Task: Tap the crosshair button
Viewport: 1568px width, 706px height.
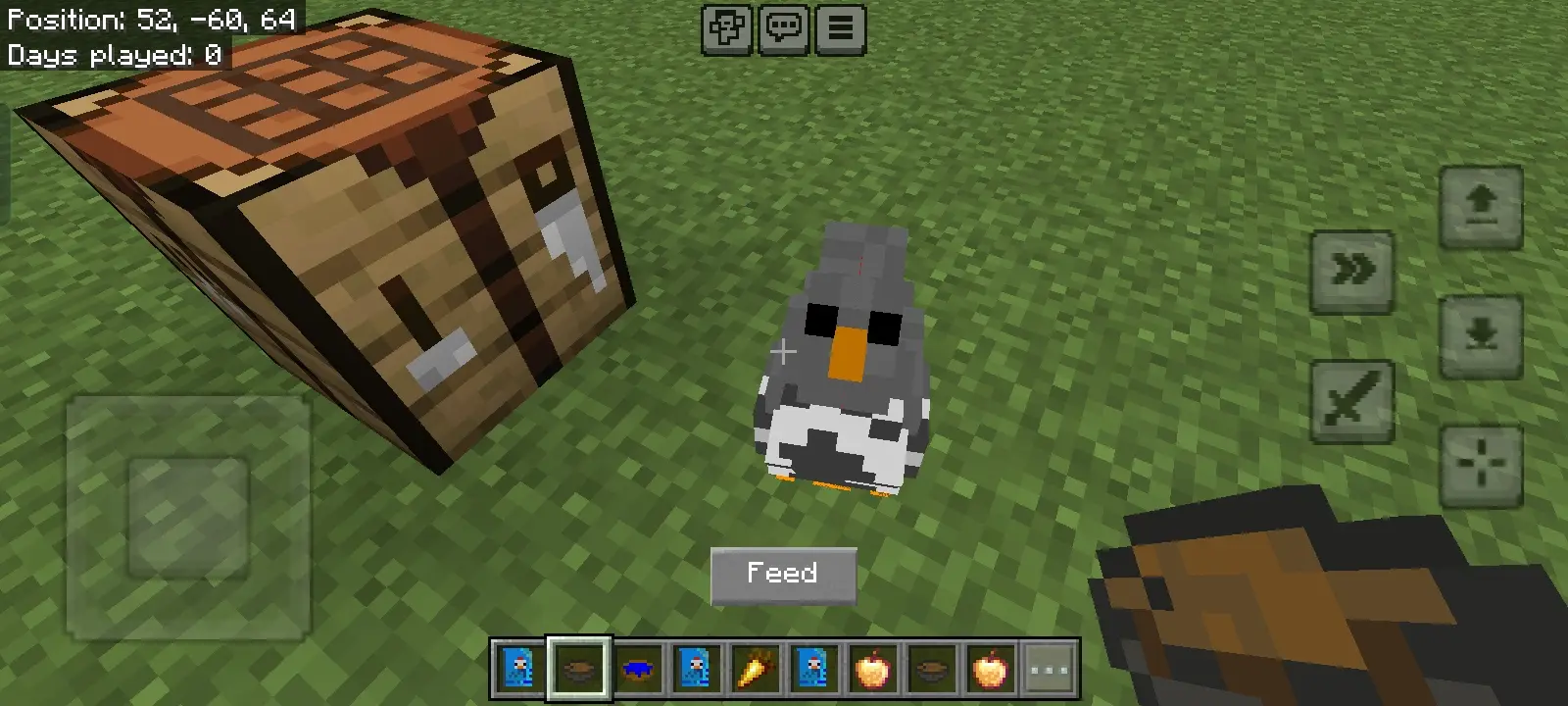Action: click(x=1481, y=465)
